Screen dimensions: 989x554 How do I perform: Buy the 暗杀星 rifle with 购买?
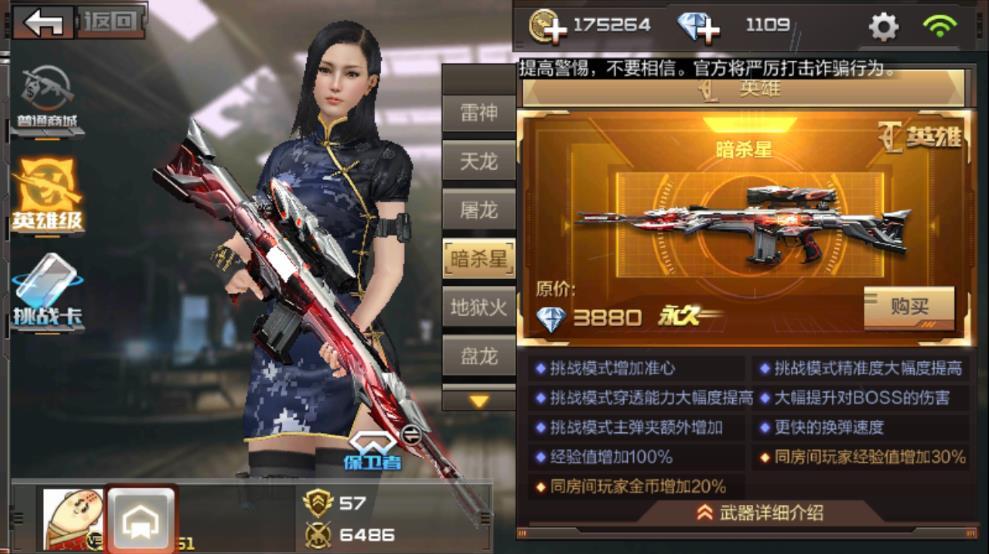pos(908,307)
